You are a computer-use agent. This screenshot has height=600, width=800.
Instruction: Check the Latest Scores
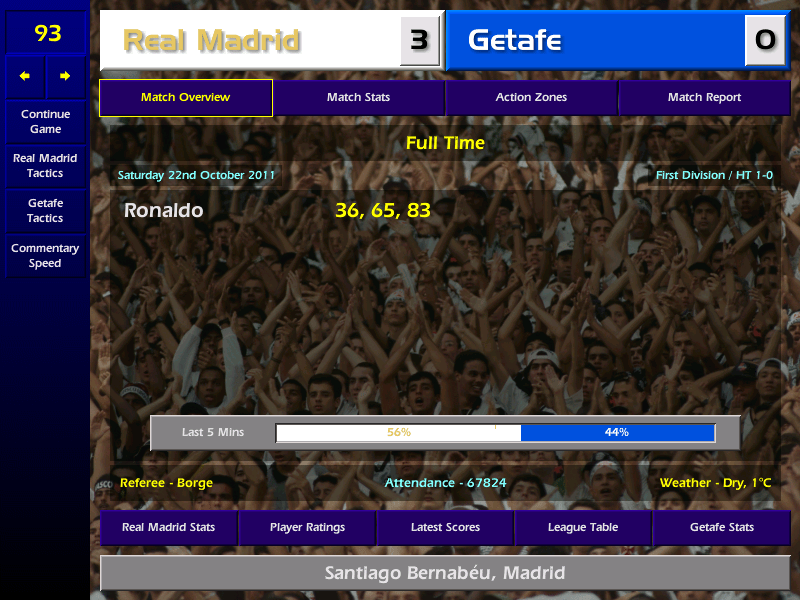[x=445, y=527]
